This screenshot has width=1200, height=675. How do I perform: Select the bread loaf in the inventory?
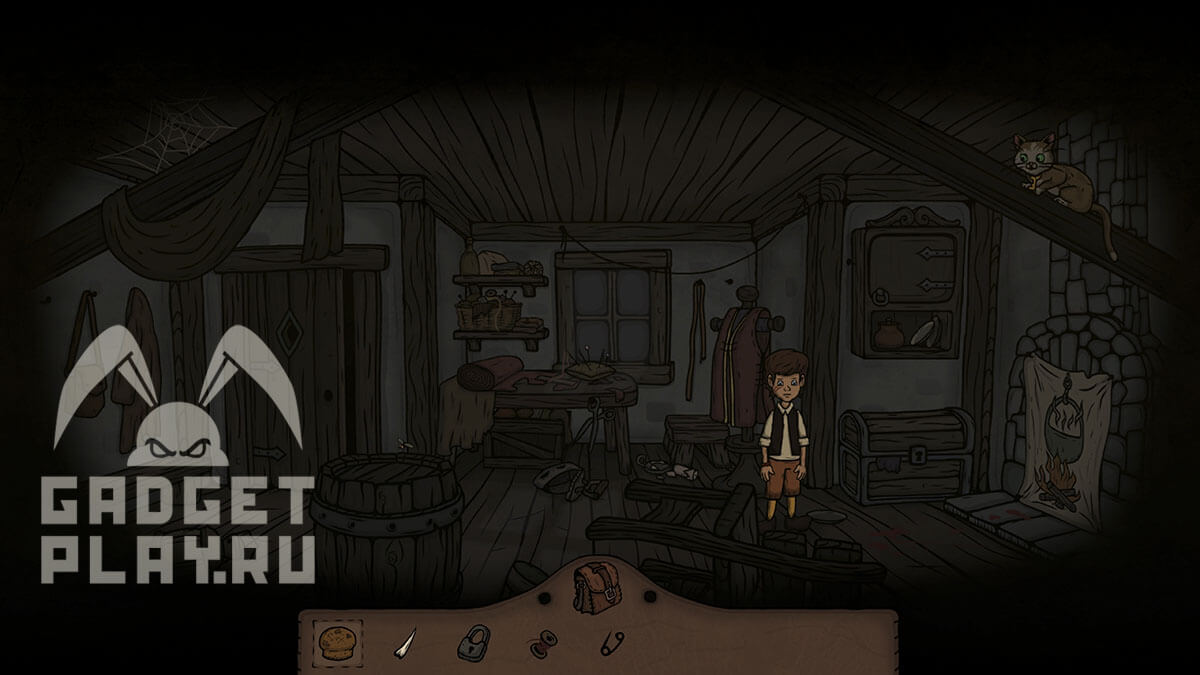(x=338, y=641)
